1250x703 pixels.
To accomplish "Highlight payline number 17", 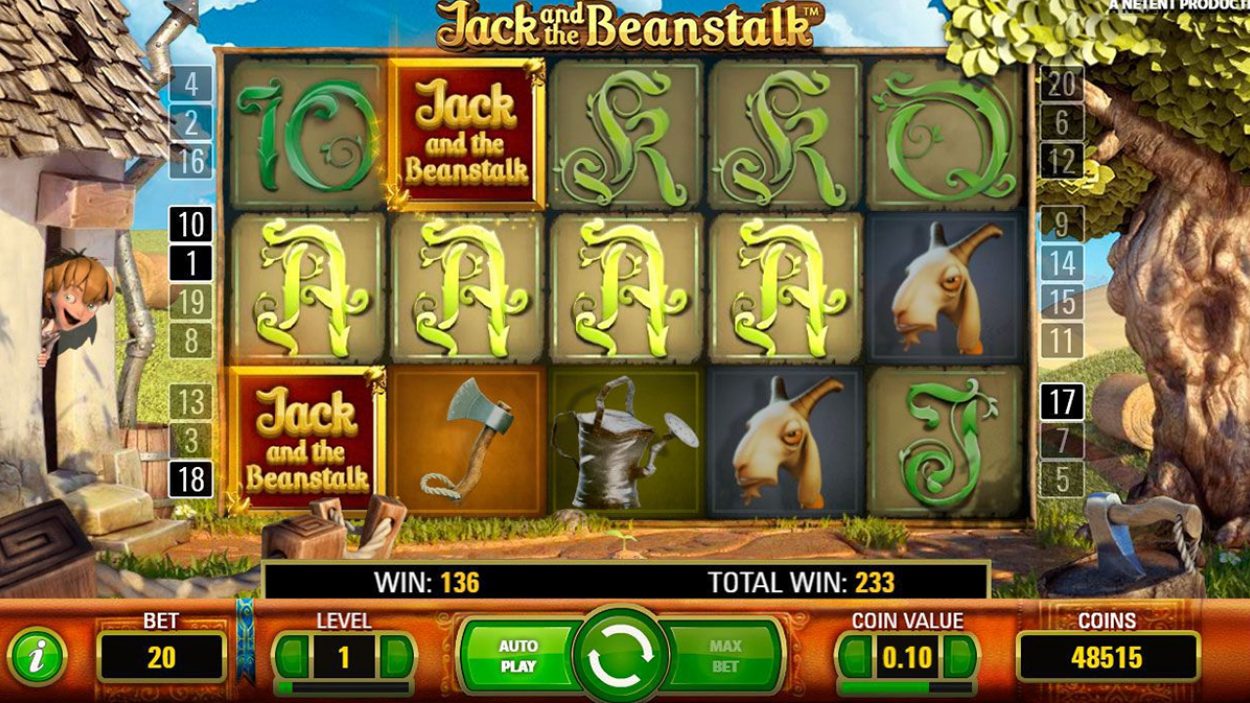I will click(1062, 402).
